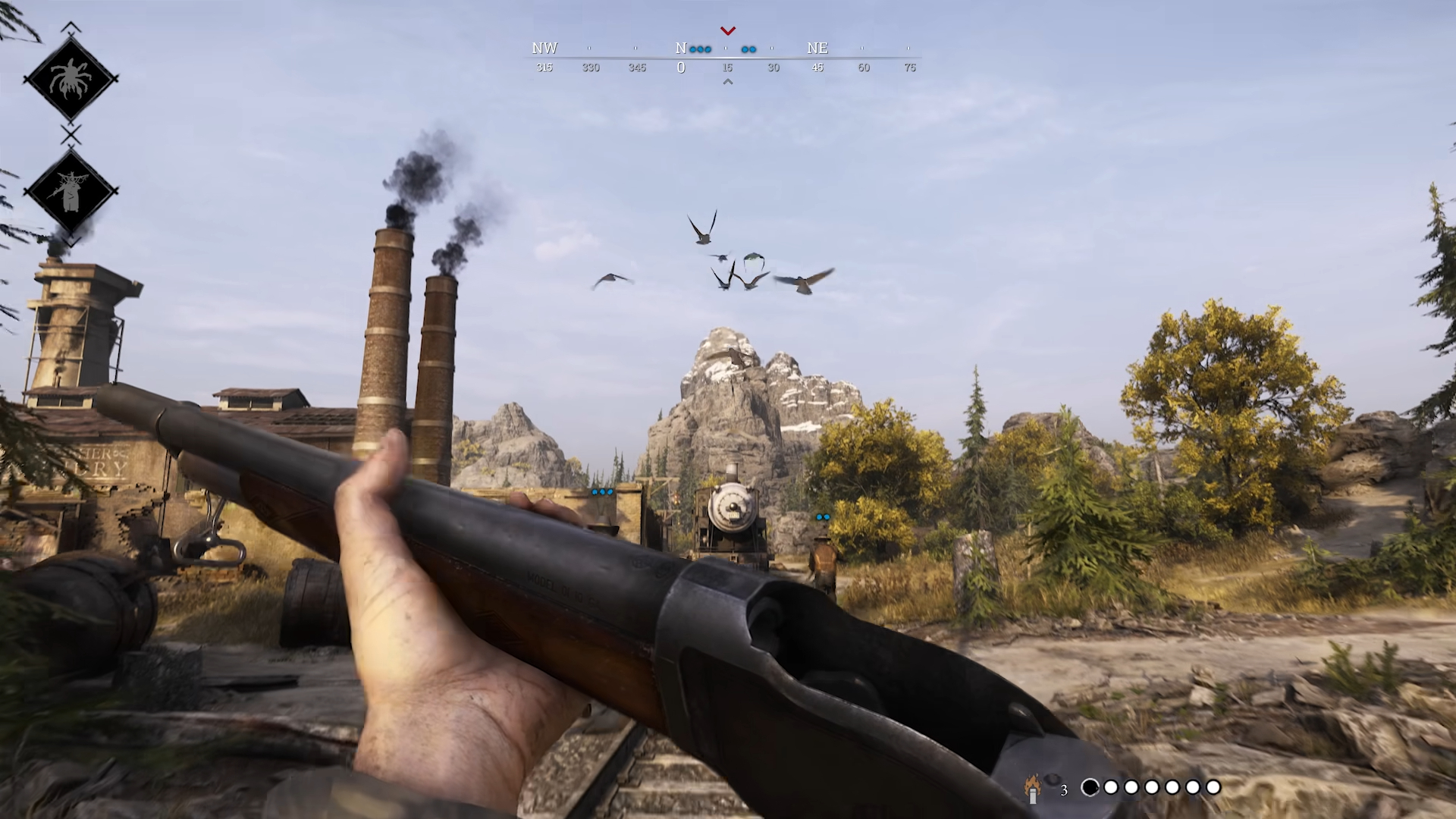Select the Butcher bounty target icon
Screen dimensions: 1456x819
(71, 190)
